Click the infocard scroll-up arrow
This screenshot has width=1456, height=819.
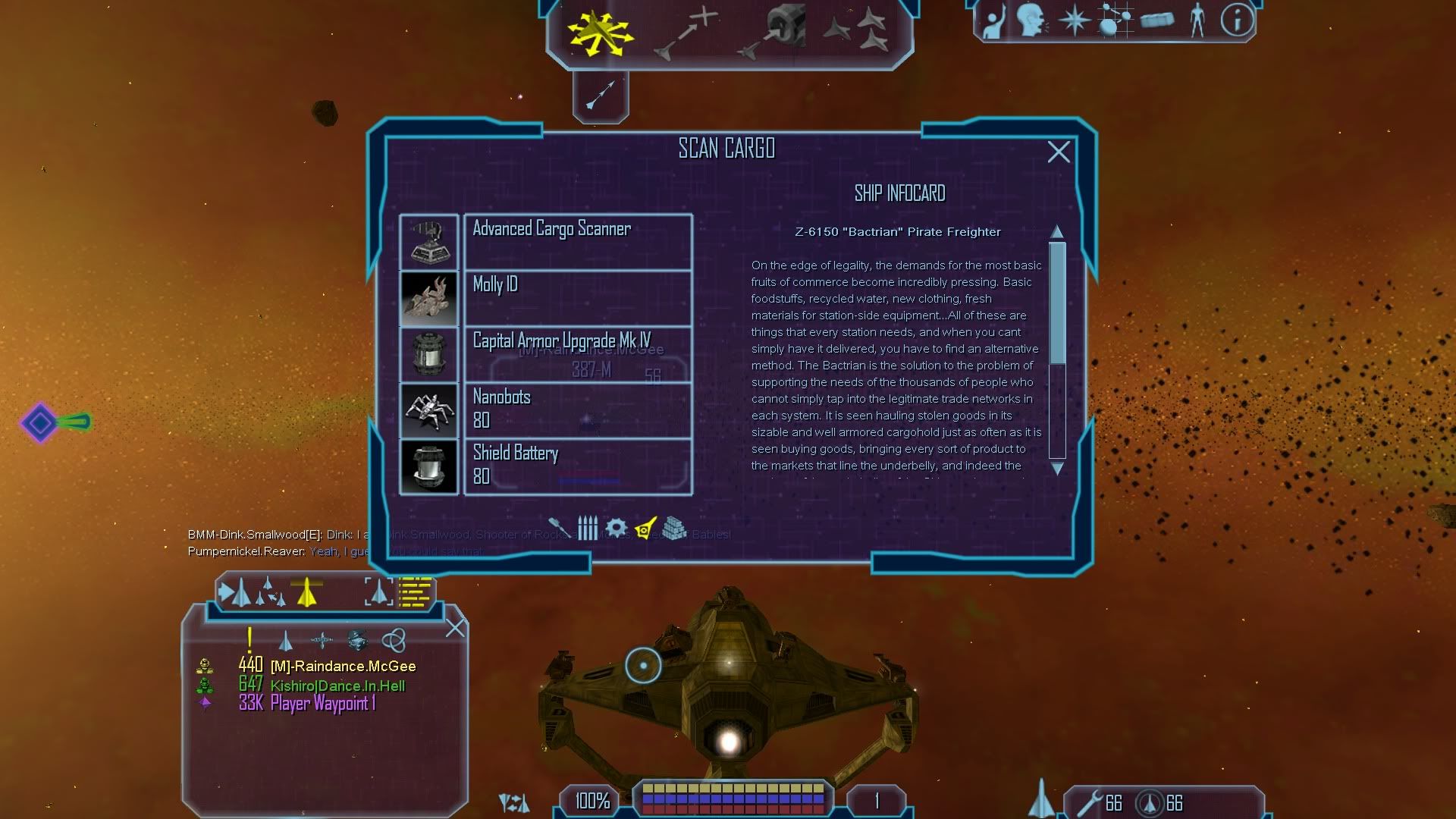1057,231
